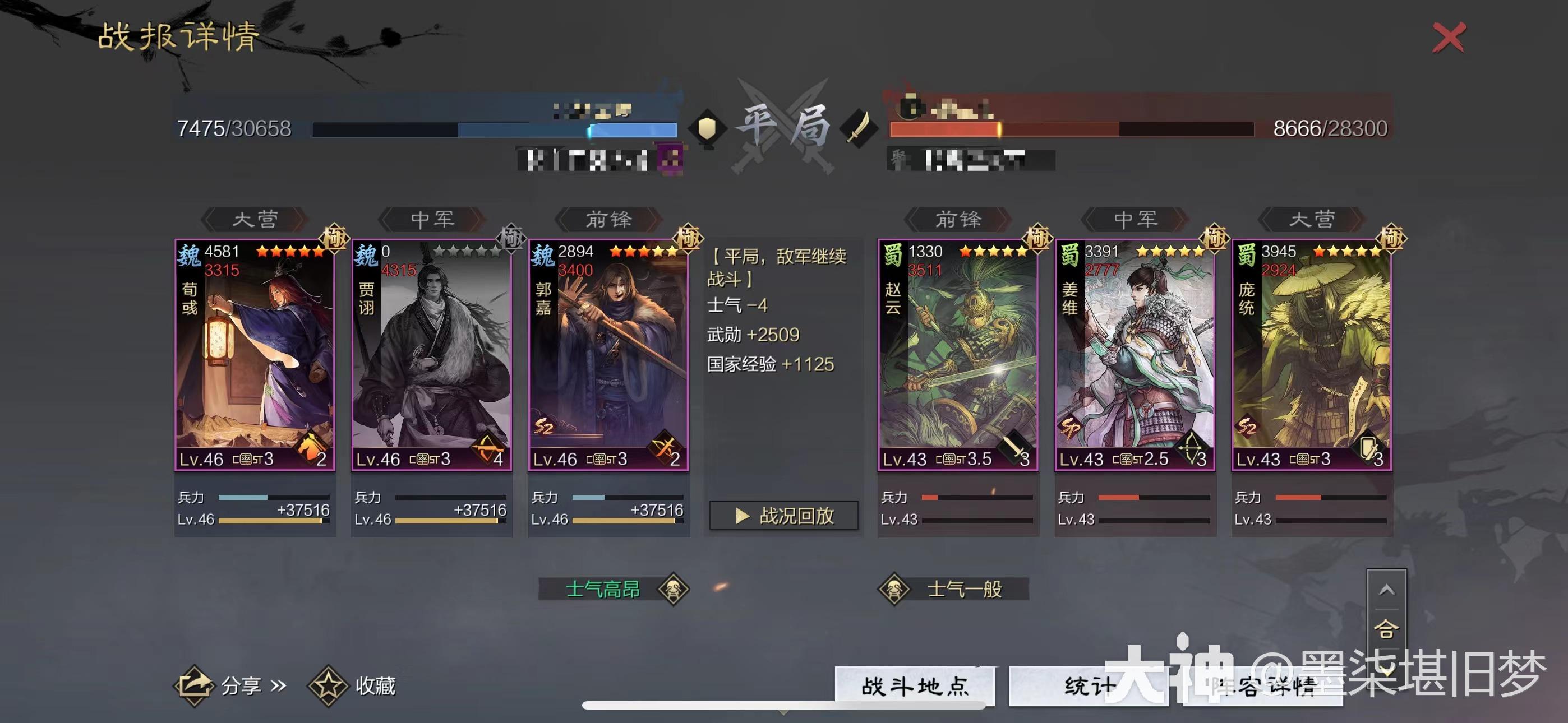This screenshot has width=1568, height=723.
Task: Play the 战况回放 battle replay
Action: 785,516
